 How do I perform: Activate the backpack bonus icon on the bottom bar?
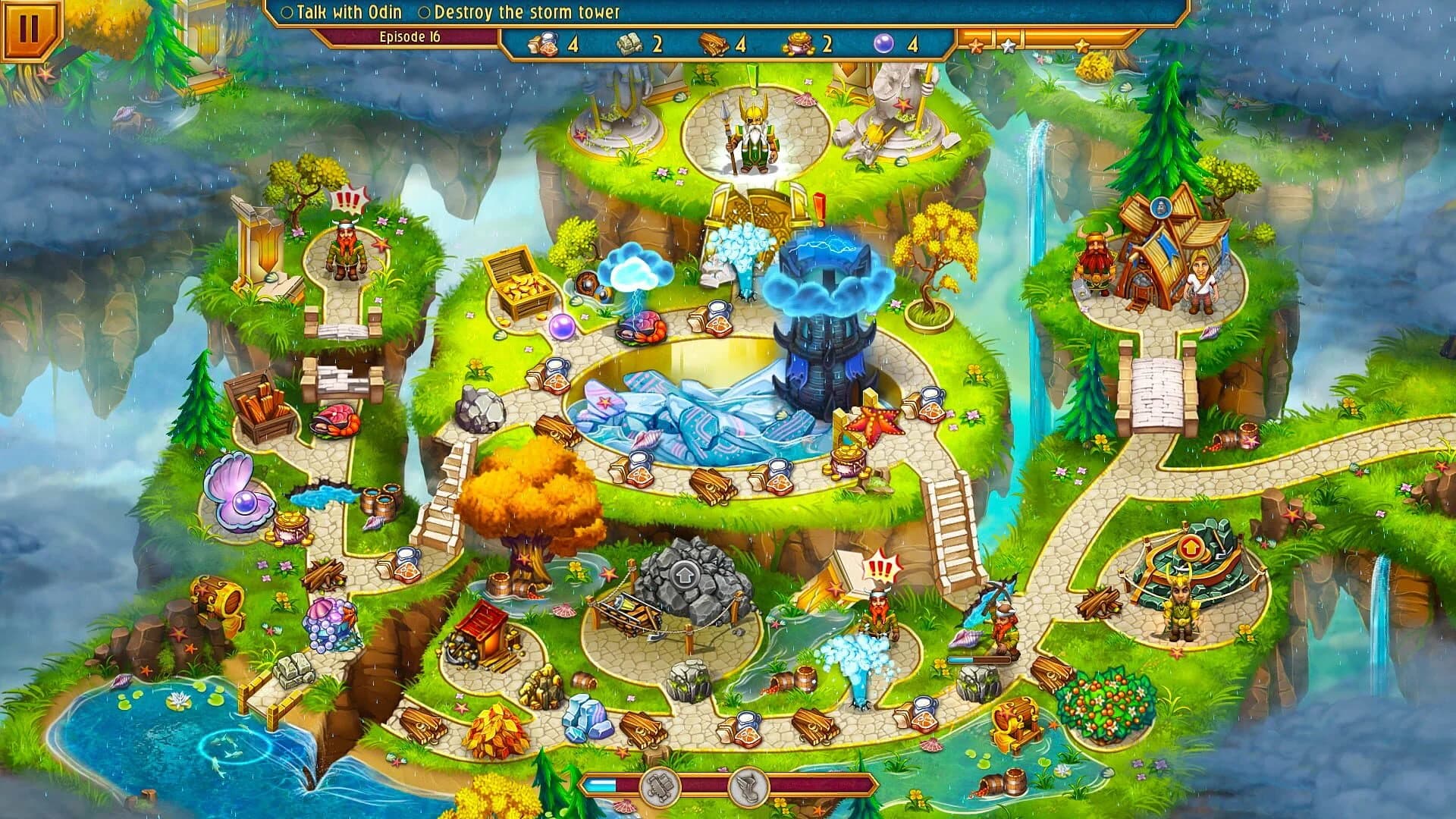(x=661, y=787)
